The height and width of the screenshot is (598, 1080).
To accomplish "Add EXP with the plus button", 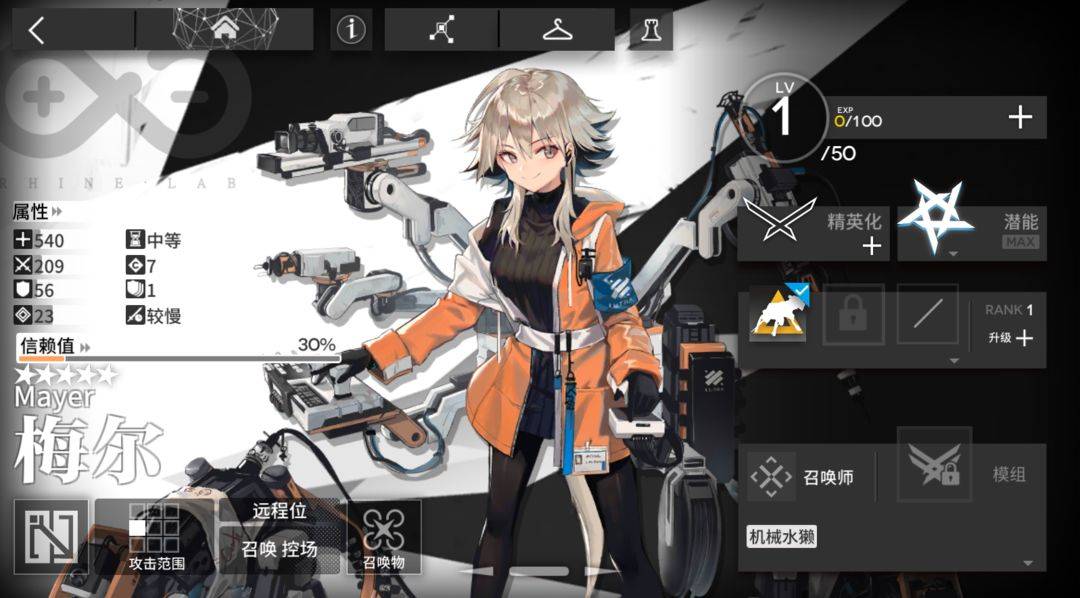I will 1019,118.
